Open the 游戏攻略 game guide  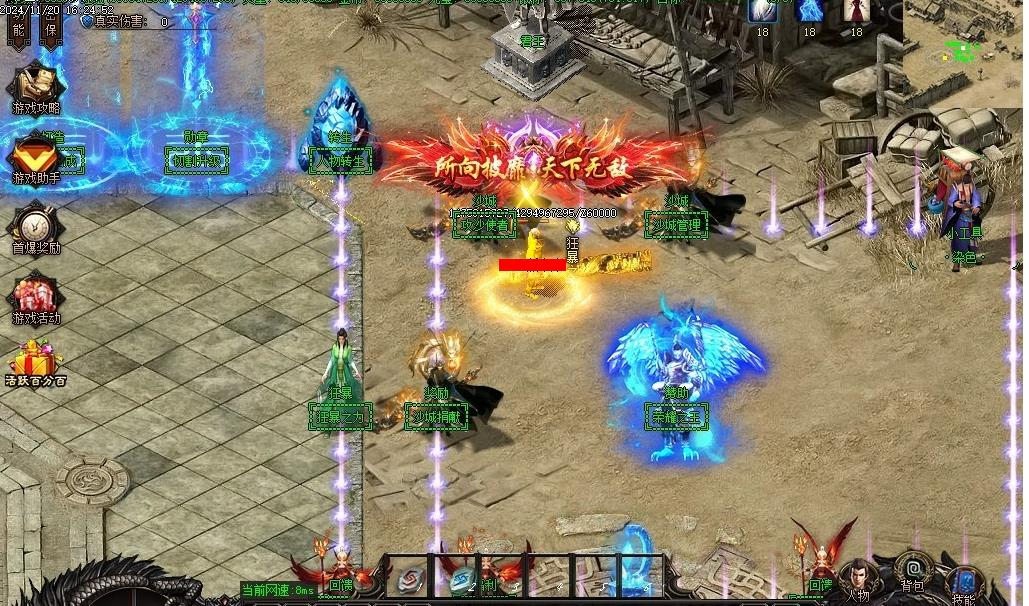click(36, 85)
